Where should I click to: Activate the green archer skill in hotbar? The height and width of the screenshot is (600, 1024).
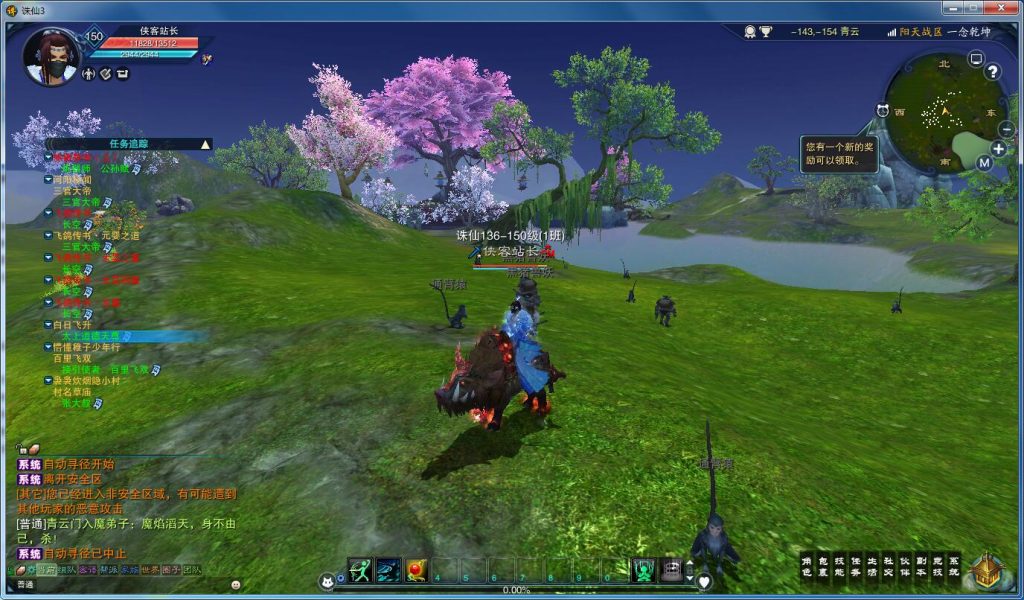tap(360, 570)
